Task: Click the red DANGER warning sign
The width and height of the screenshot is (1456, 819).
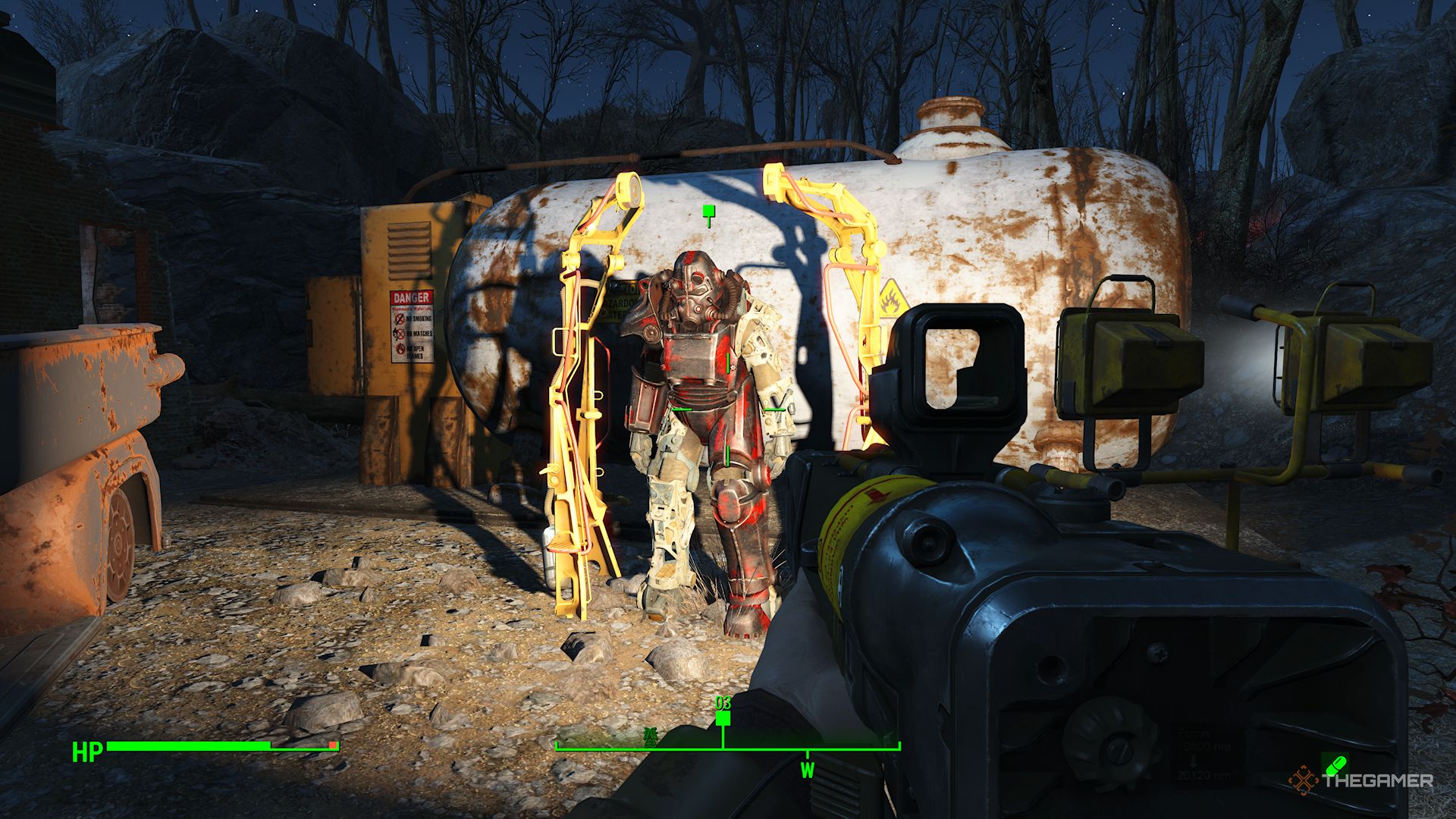Action: (x=410, y=297)
